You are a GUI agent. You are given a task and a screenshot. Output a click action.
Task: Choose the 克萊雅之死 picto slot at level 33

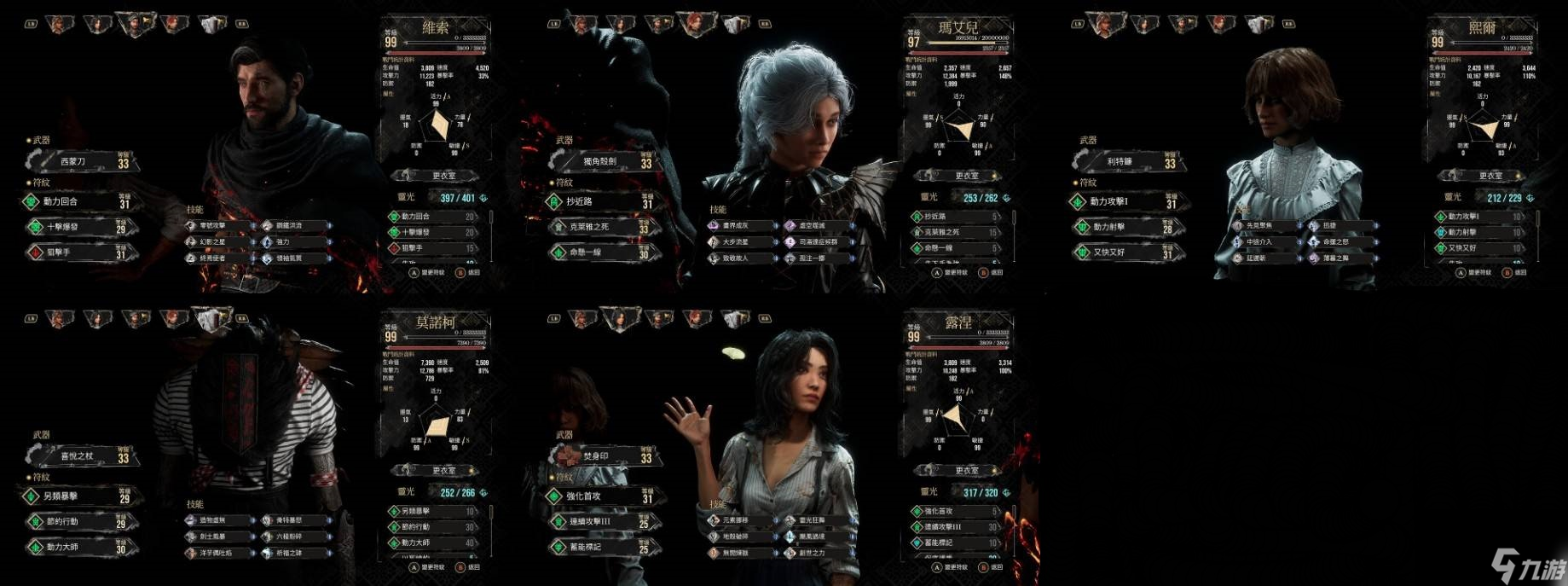pos(599,228)
